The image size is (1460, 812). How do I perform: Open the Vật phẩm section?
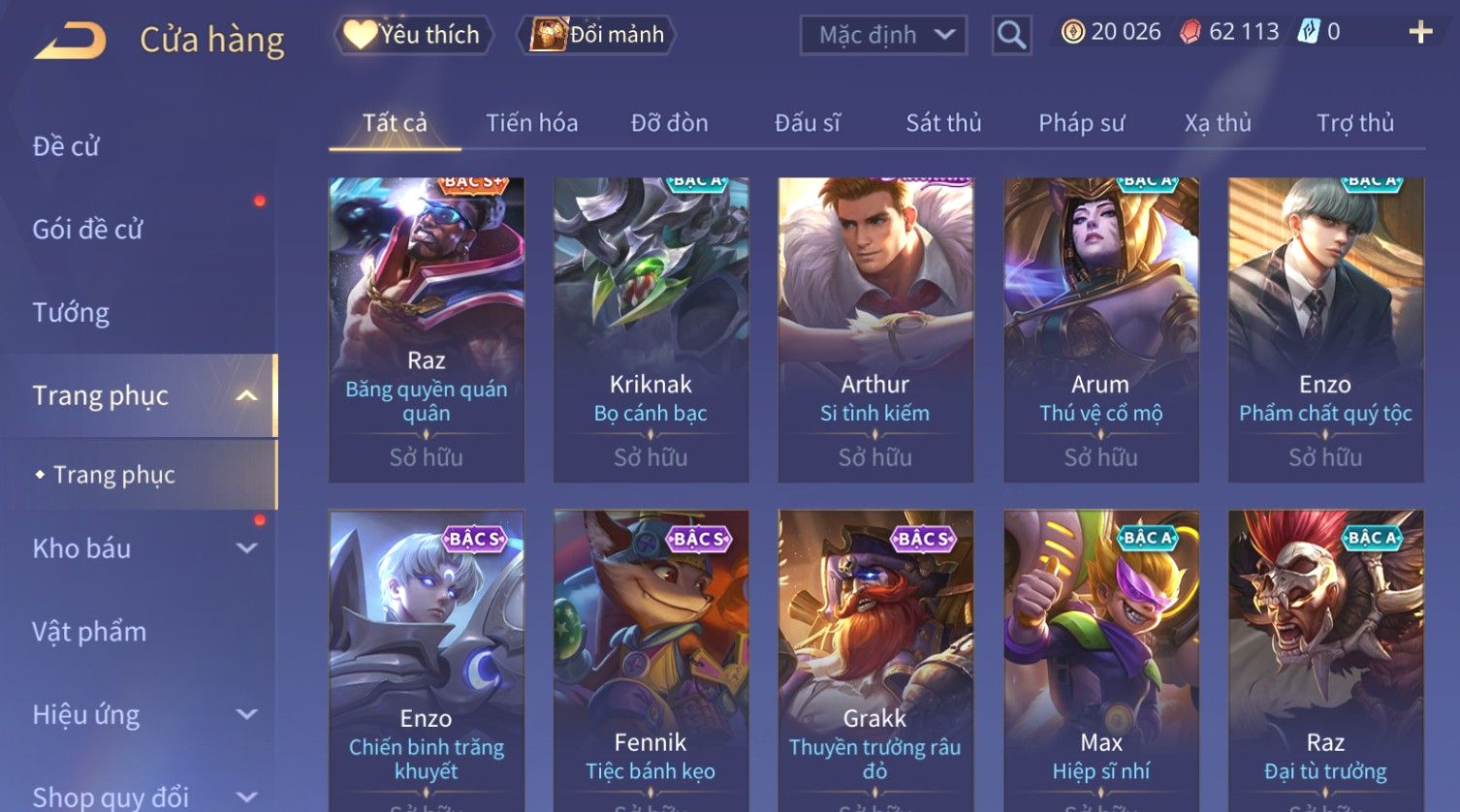coord(89,632)
